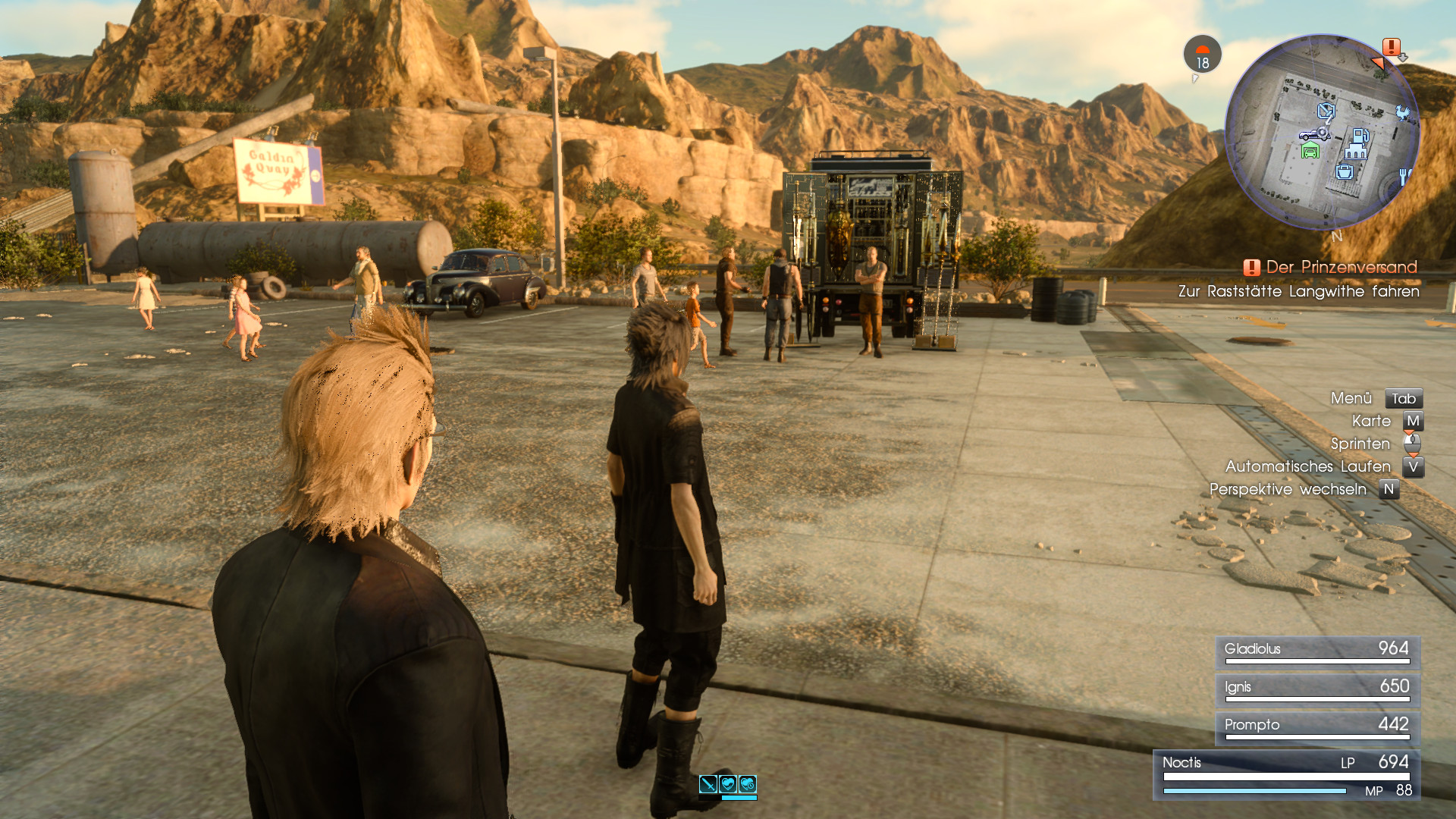Choose the green garage marker on minimap
The height and width of the screenshot is (819, 1456).
tap(1310, 151)
